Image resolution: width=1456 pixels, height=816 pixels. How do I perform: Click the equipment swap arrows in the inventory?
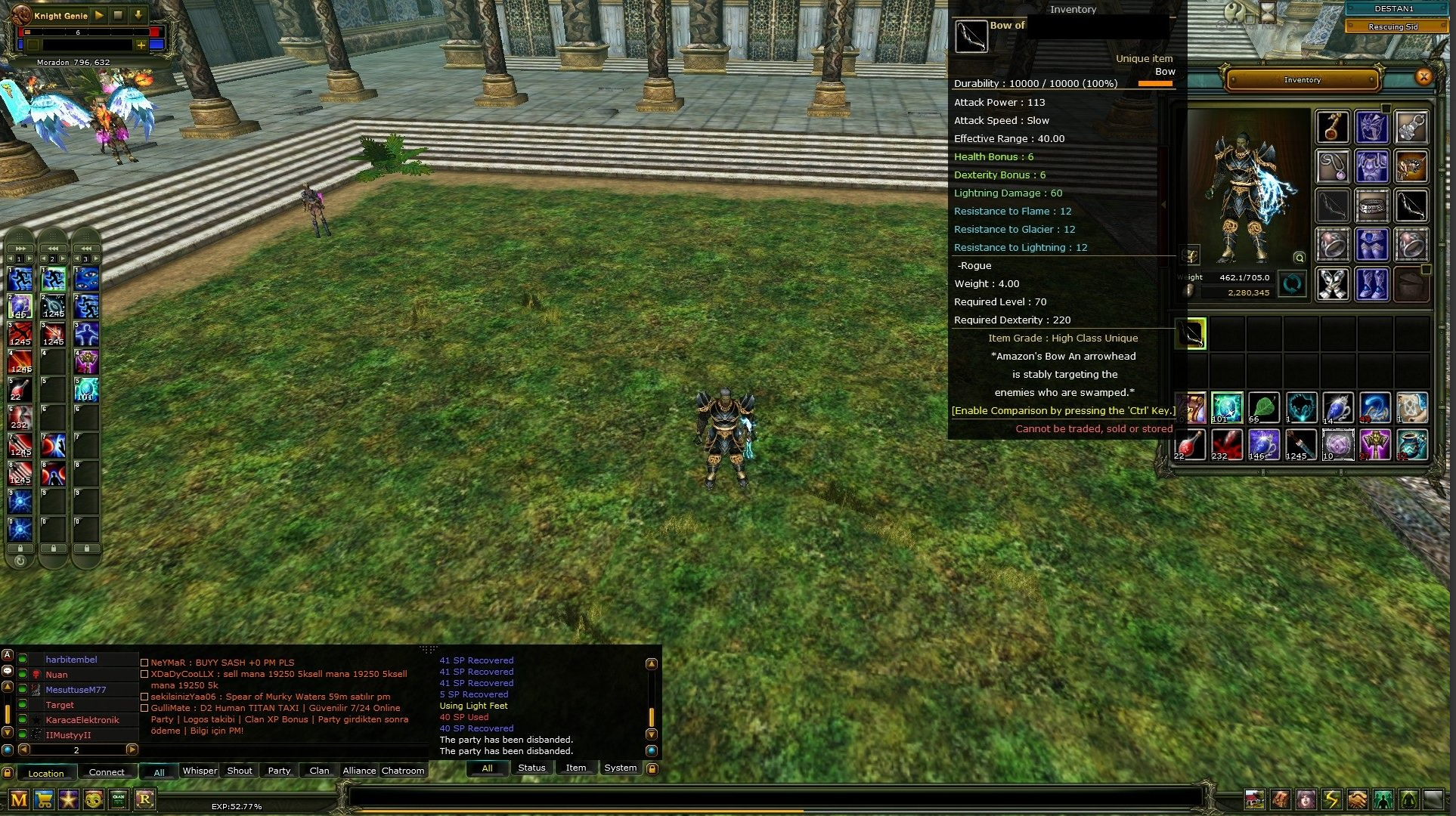[1292, 284]
